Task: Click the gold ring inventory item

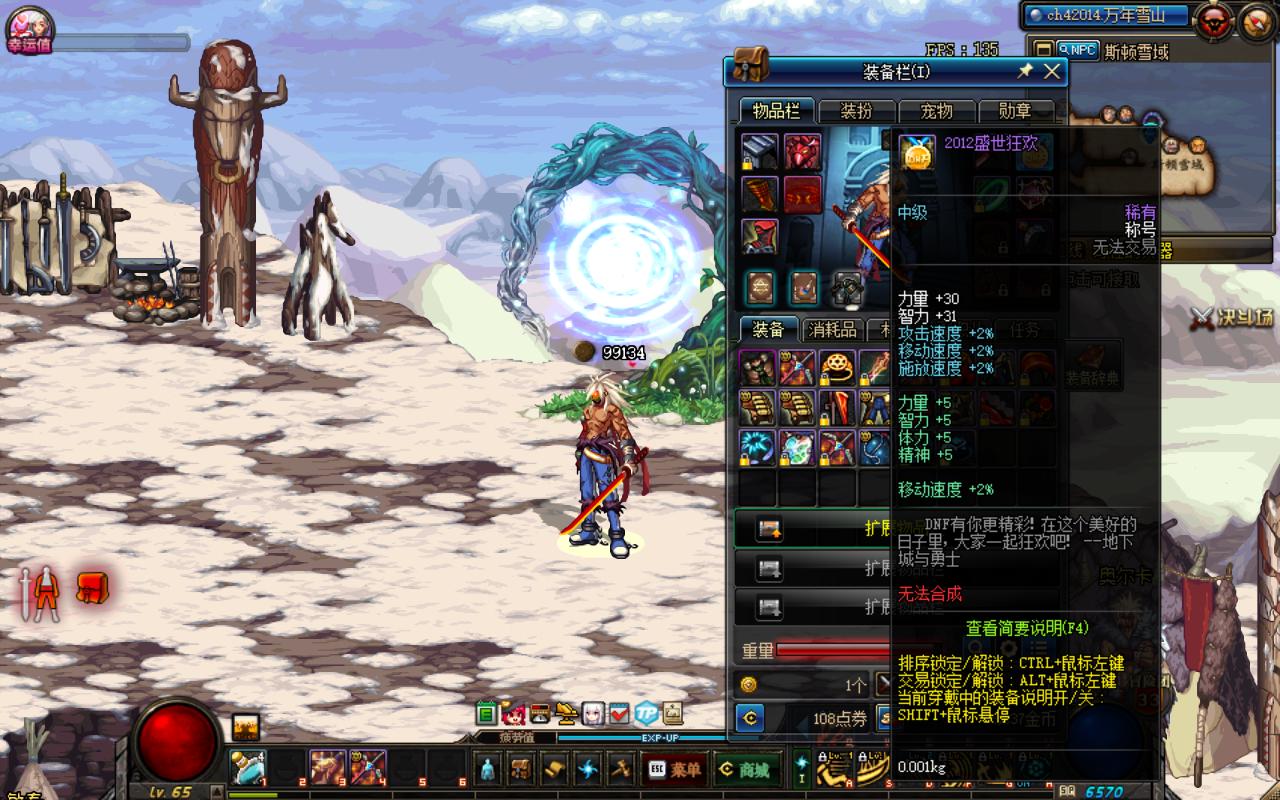Action: pos(837,368)
